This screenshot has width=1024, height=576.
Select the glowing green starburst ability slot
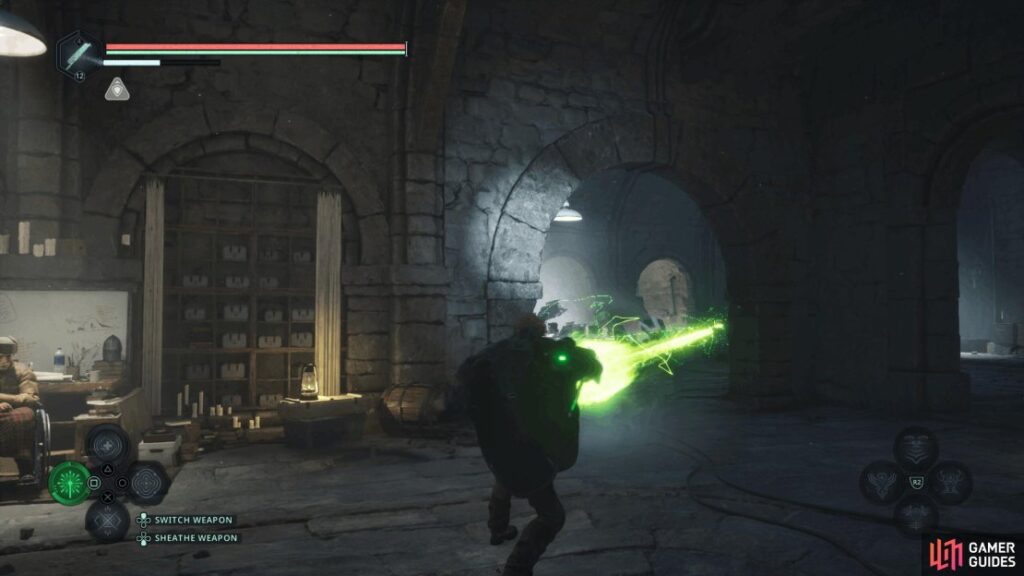pyautogui.click(x=69, y=483)
